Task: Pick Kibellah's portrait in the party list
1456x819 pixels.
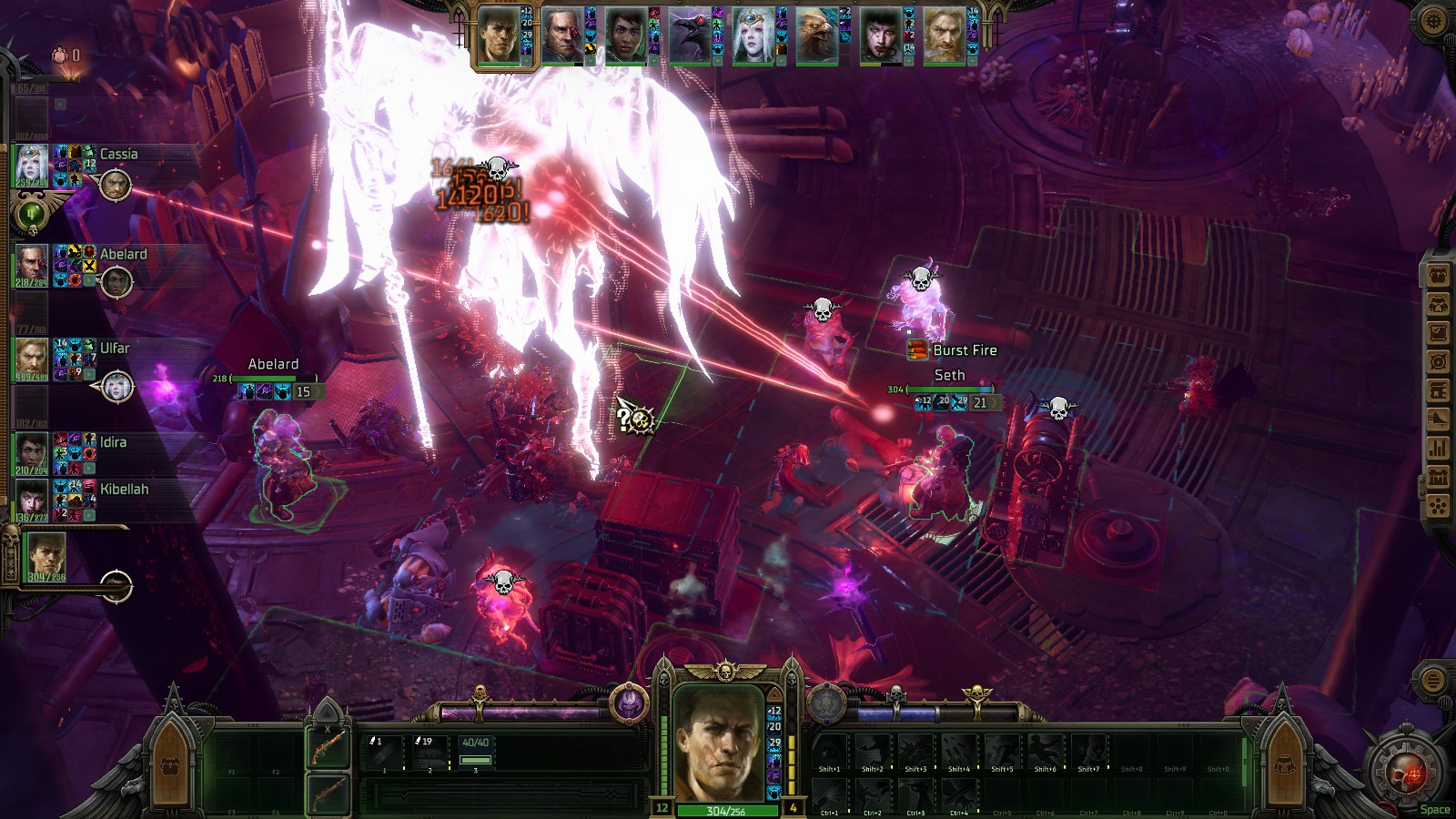Action: pos(31,500)
